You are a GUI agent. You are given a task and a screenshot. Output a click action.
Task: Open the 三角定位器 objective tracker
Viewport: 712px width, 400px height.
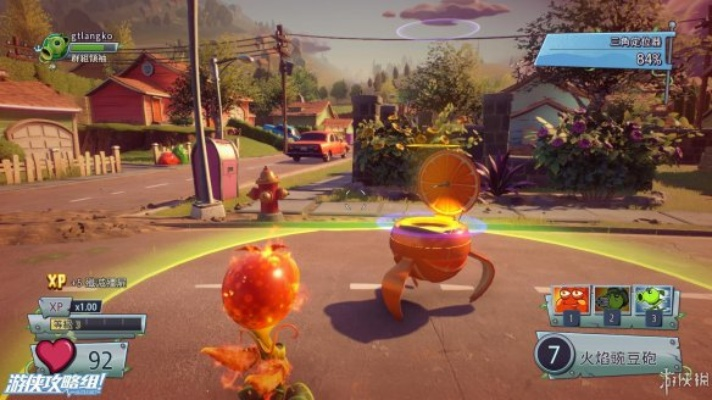point(603,49)
